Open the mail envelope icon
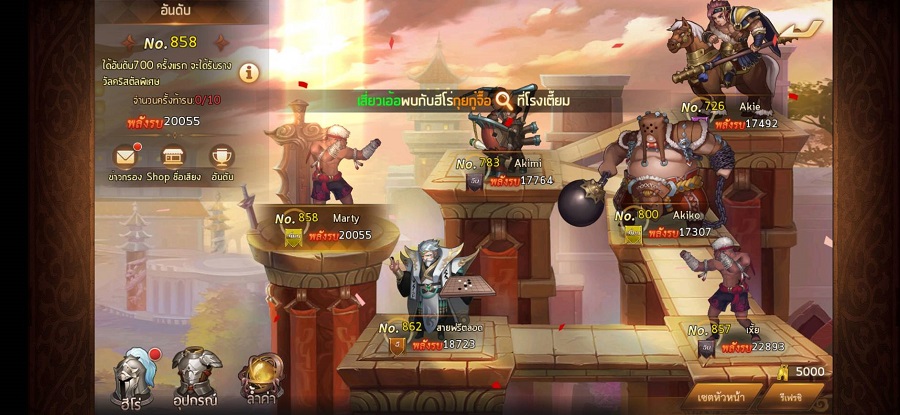The image size is (900, 415). 125,157
